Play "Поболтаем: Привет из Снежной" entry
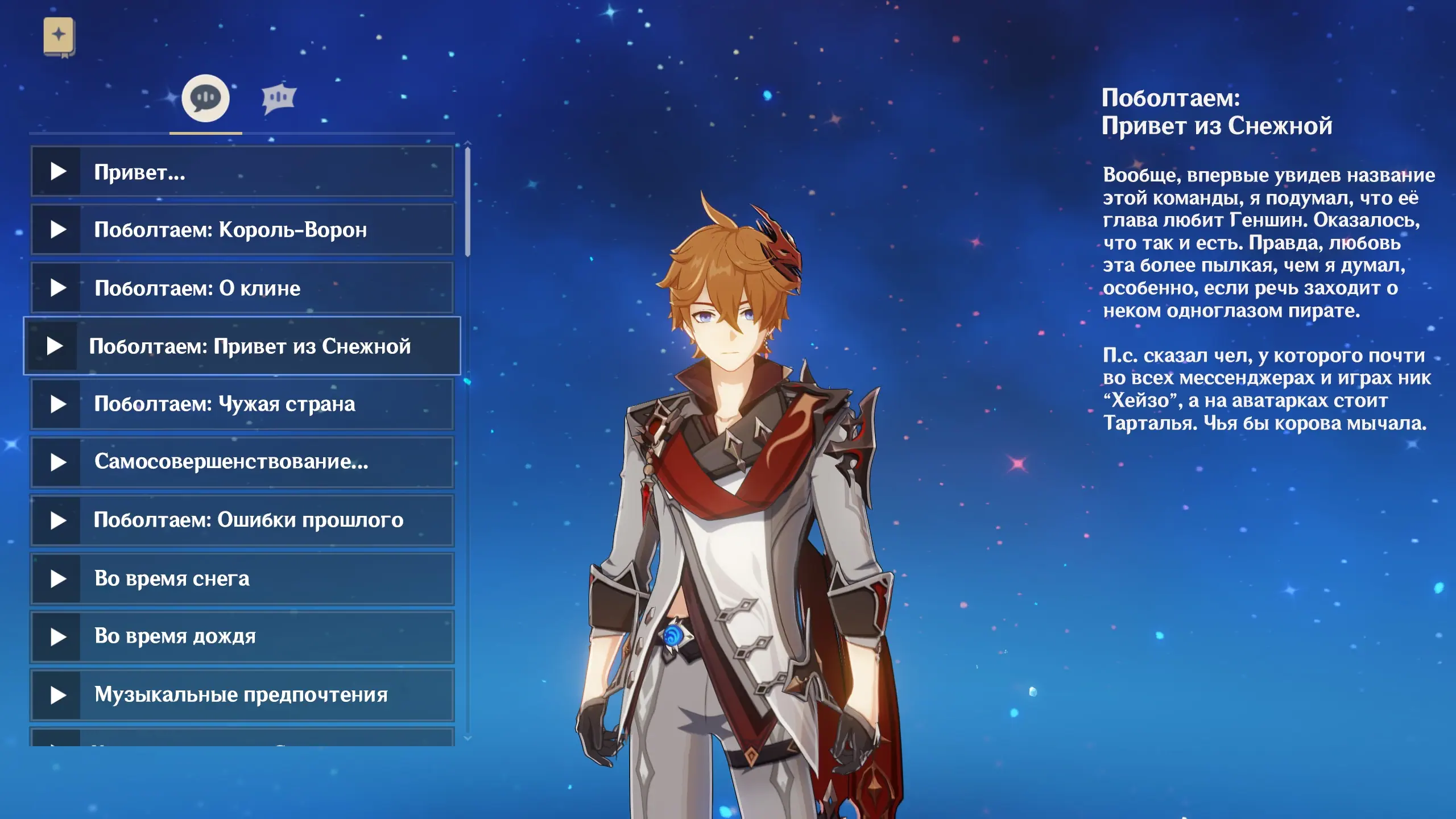 click(242, 346)
